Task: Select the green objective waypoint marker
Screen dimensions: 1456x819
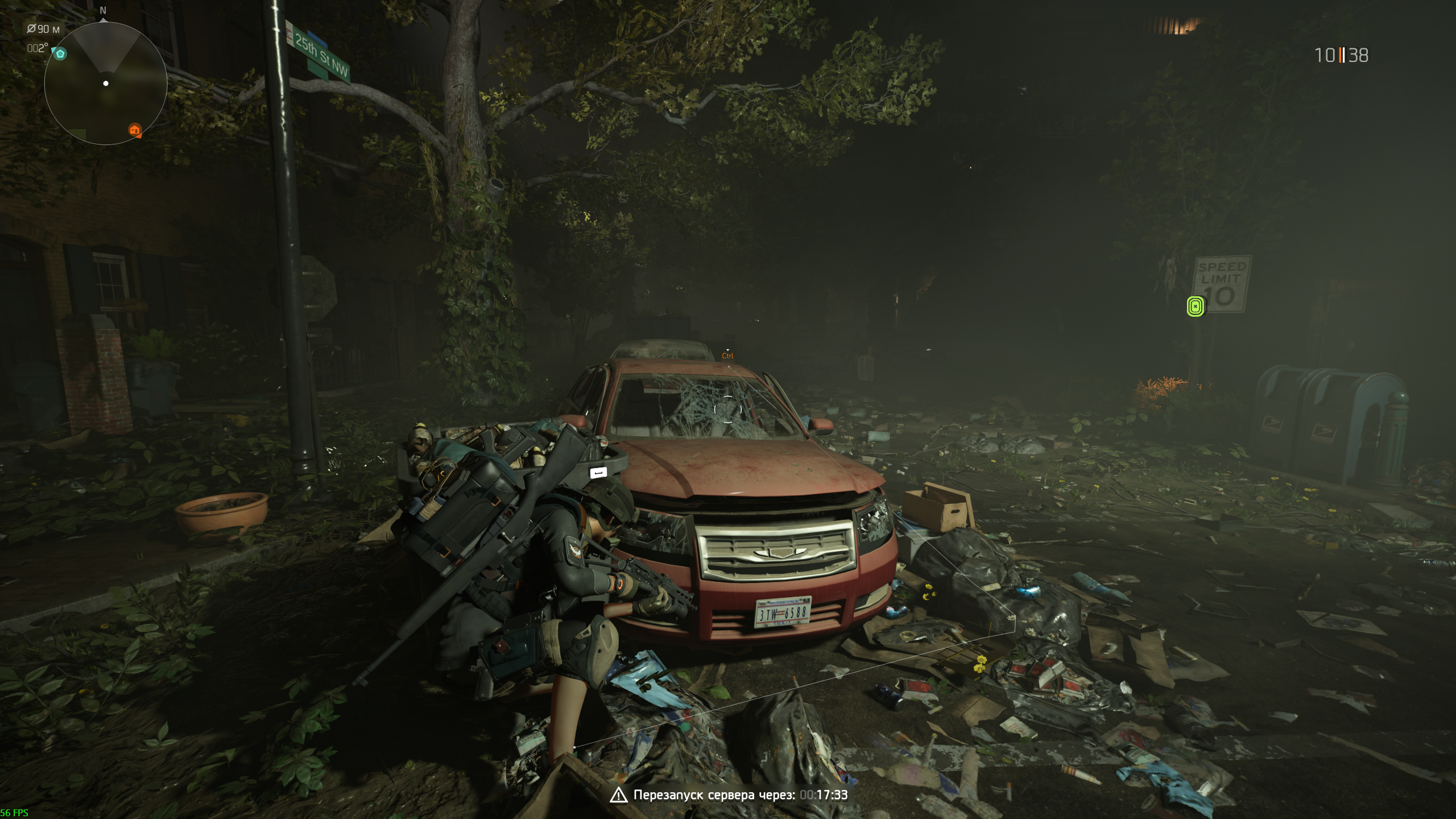Action: point(1196,307)
